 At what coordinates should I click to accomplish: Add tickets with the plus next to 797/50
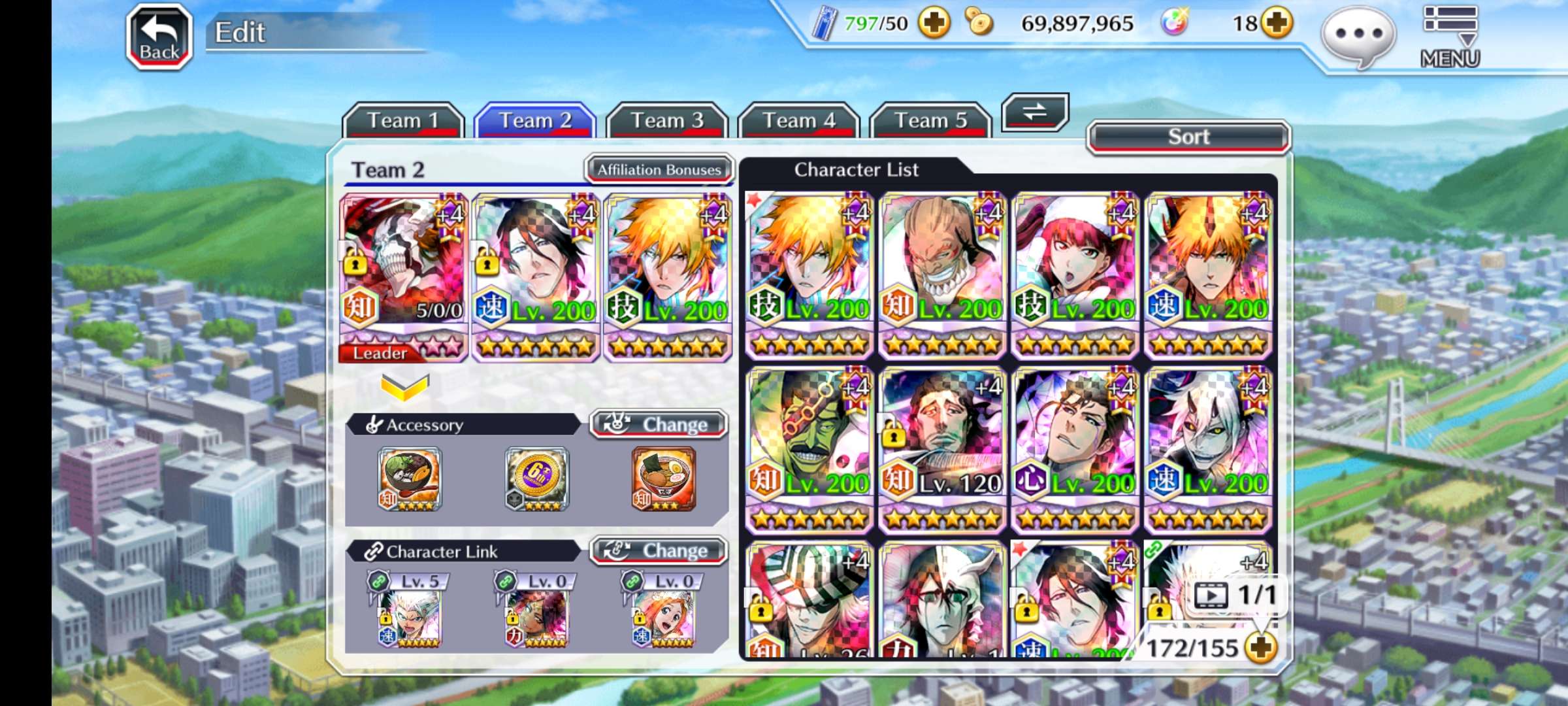click(x=934, y=24)
